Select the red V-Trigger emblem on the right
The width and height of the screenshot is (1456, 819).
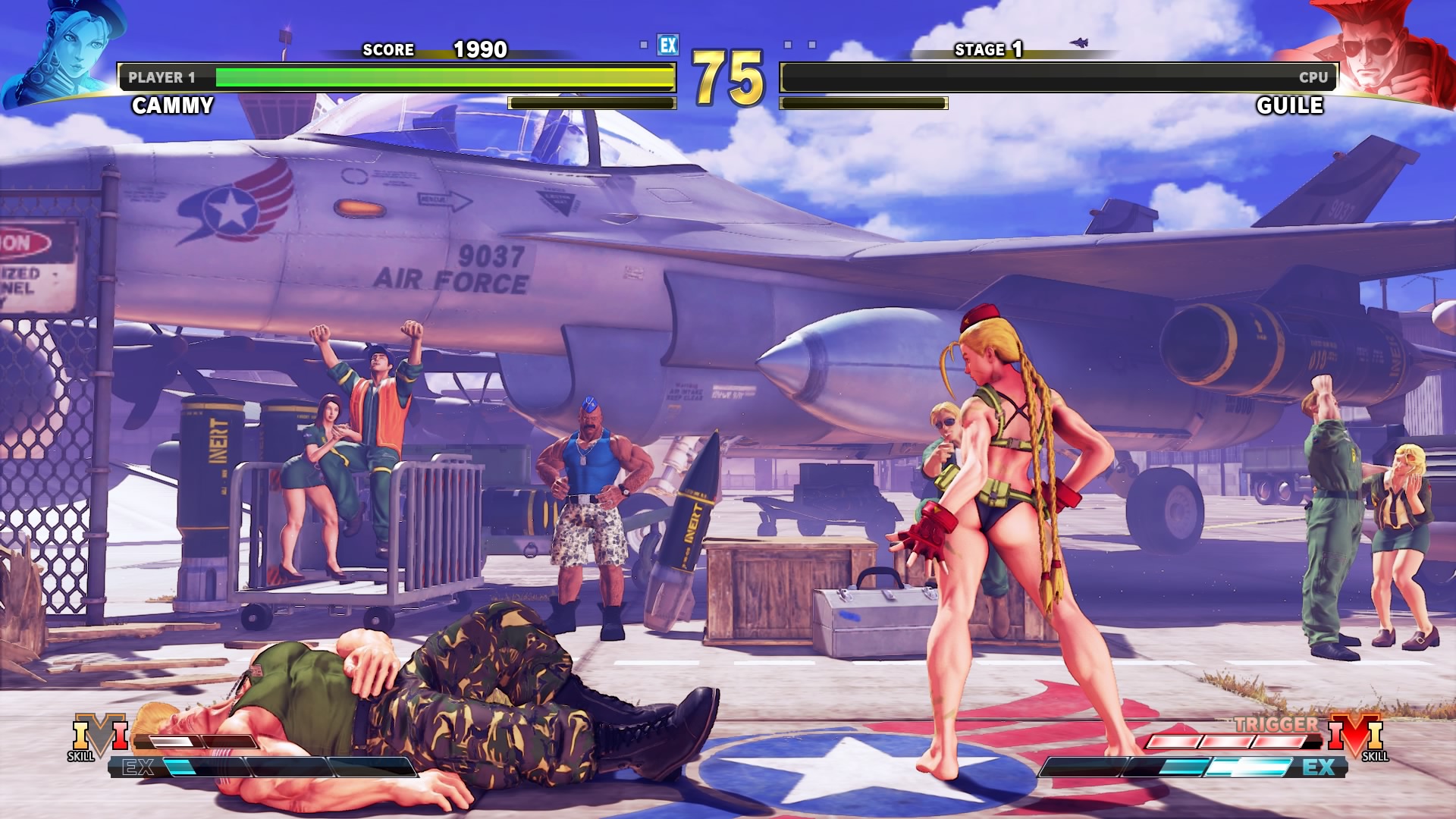pos(1355,736)
